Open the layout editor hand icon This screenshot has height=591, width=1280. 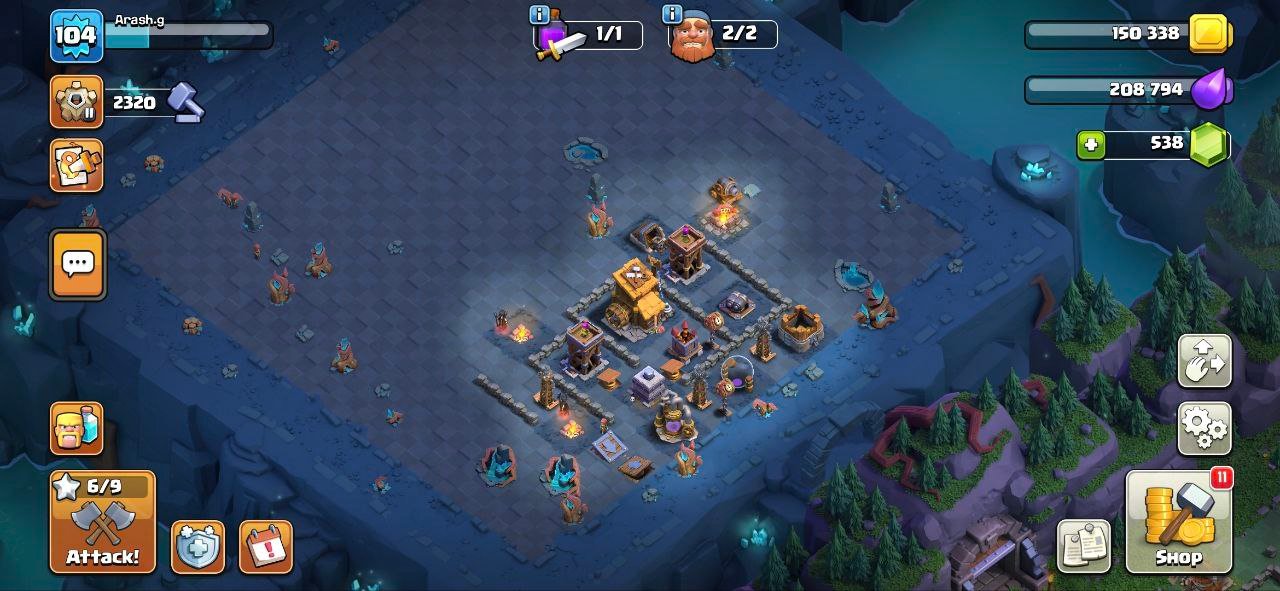coord(1204,361)
